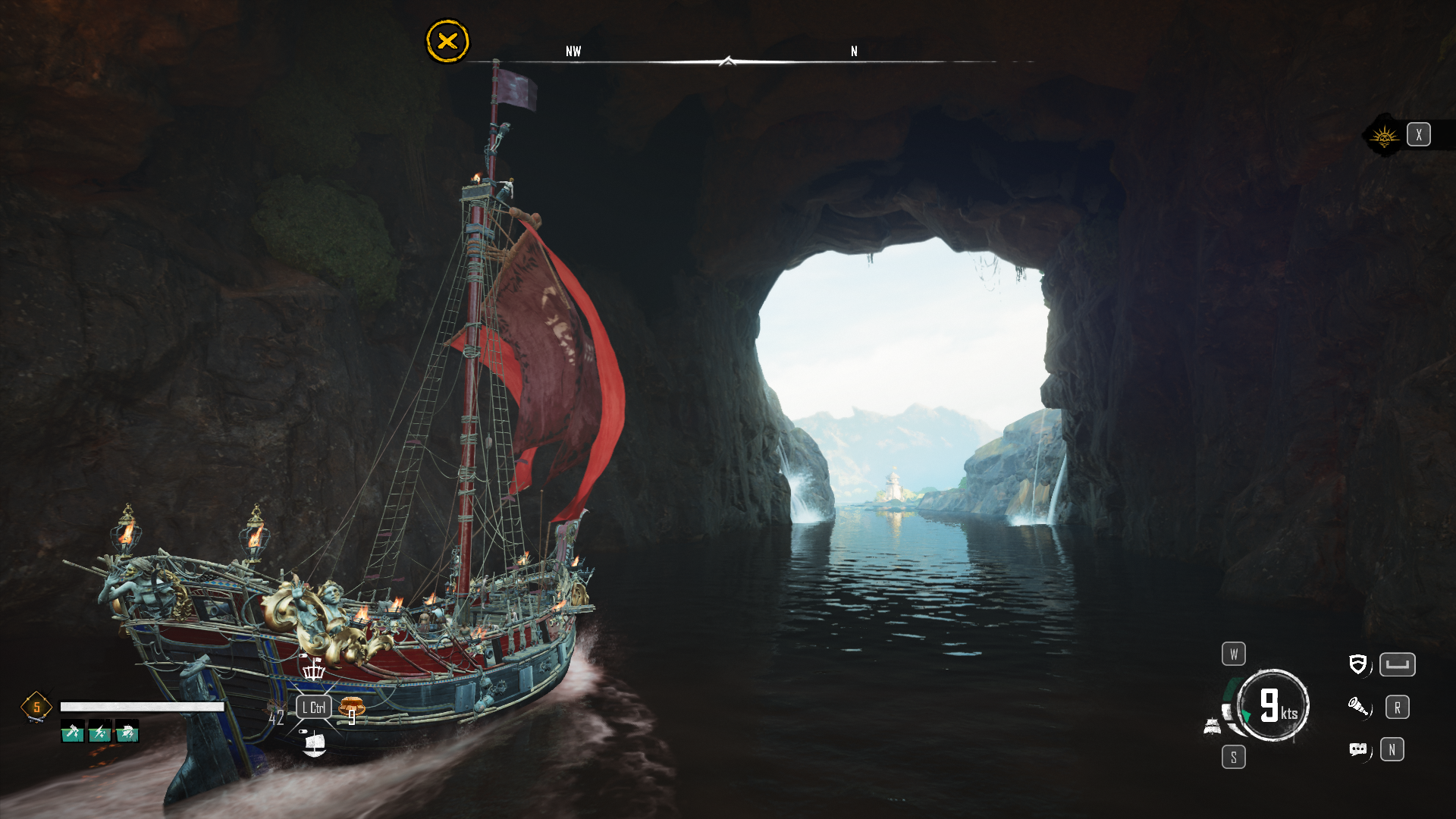
Task: Click the hammer repair buff icon
Action: pos(73,733)
